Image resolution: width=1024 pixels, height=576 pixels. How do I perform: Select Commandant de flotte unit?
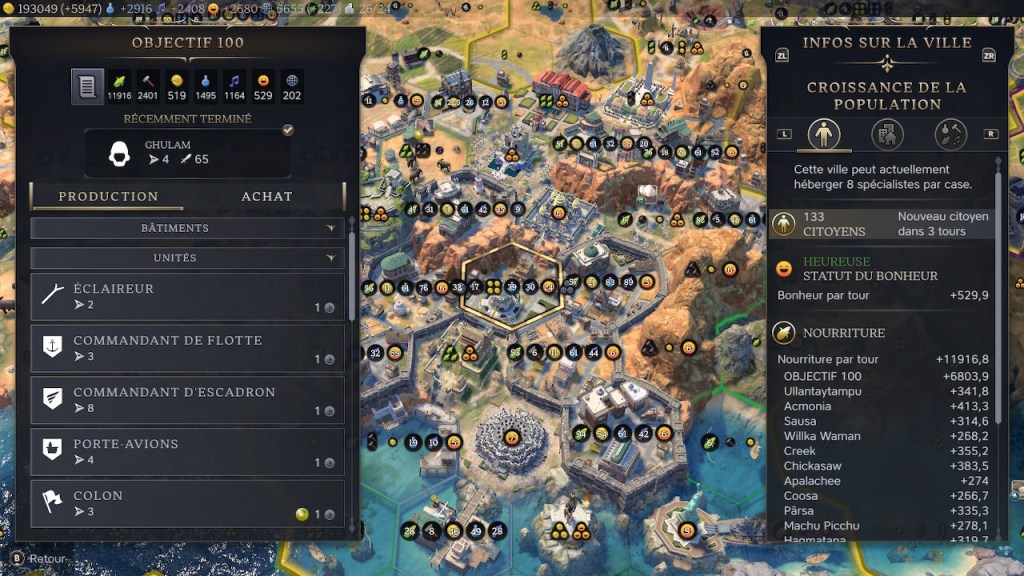[x=188, y=349]
